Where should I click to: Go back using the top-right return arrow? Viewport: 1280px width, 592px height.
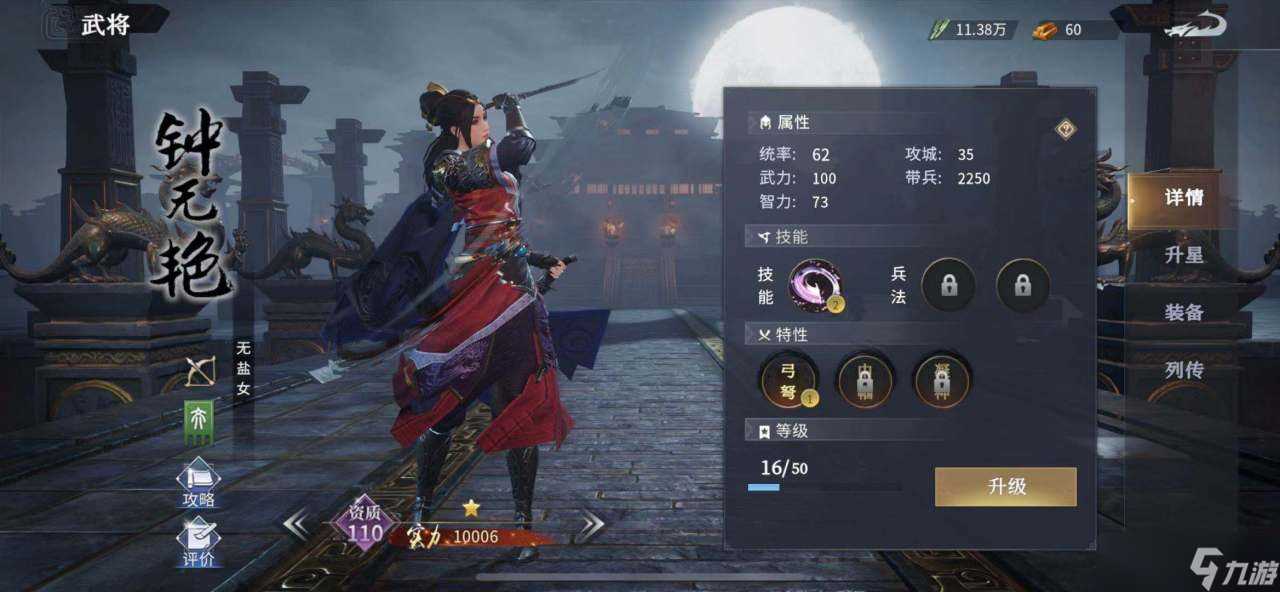tap(1197, 26)
